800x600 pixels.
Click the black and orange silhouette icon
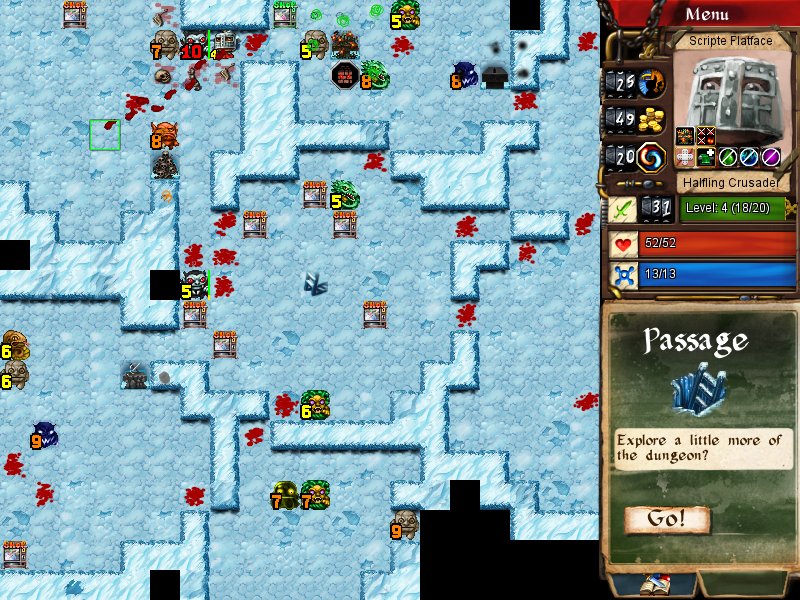[x=653, y=82]
